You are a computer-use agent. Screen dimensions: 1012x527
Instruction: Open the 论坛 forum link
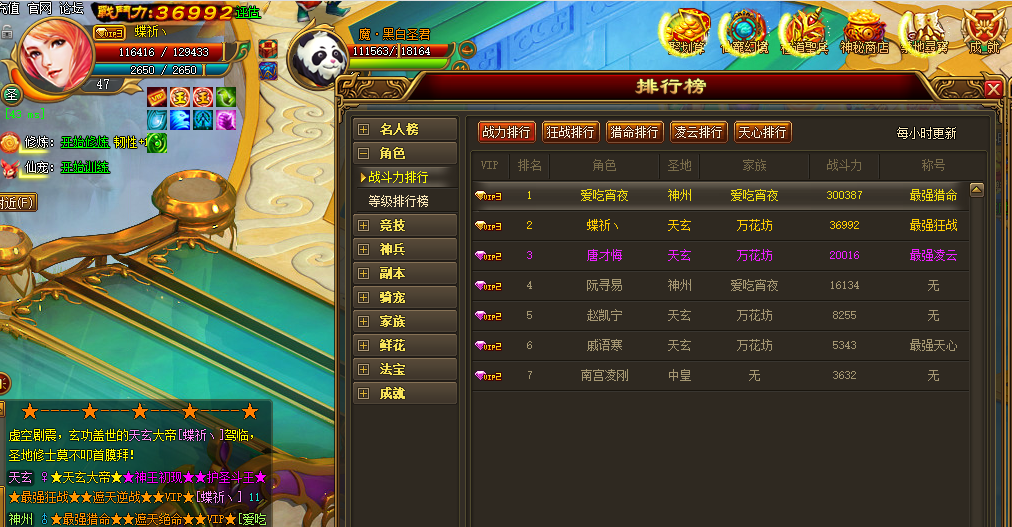point(71,8)
